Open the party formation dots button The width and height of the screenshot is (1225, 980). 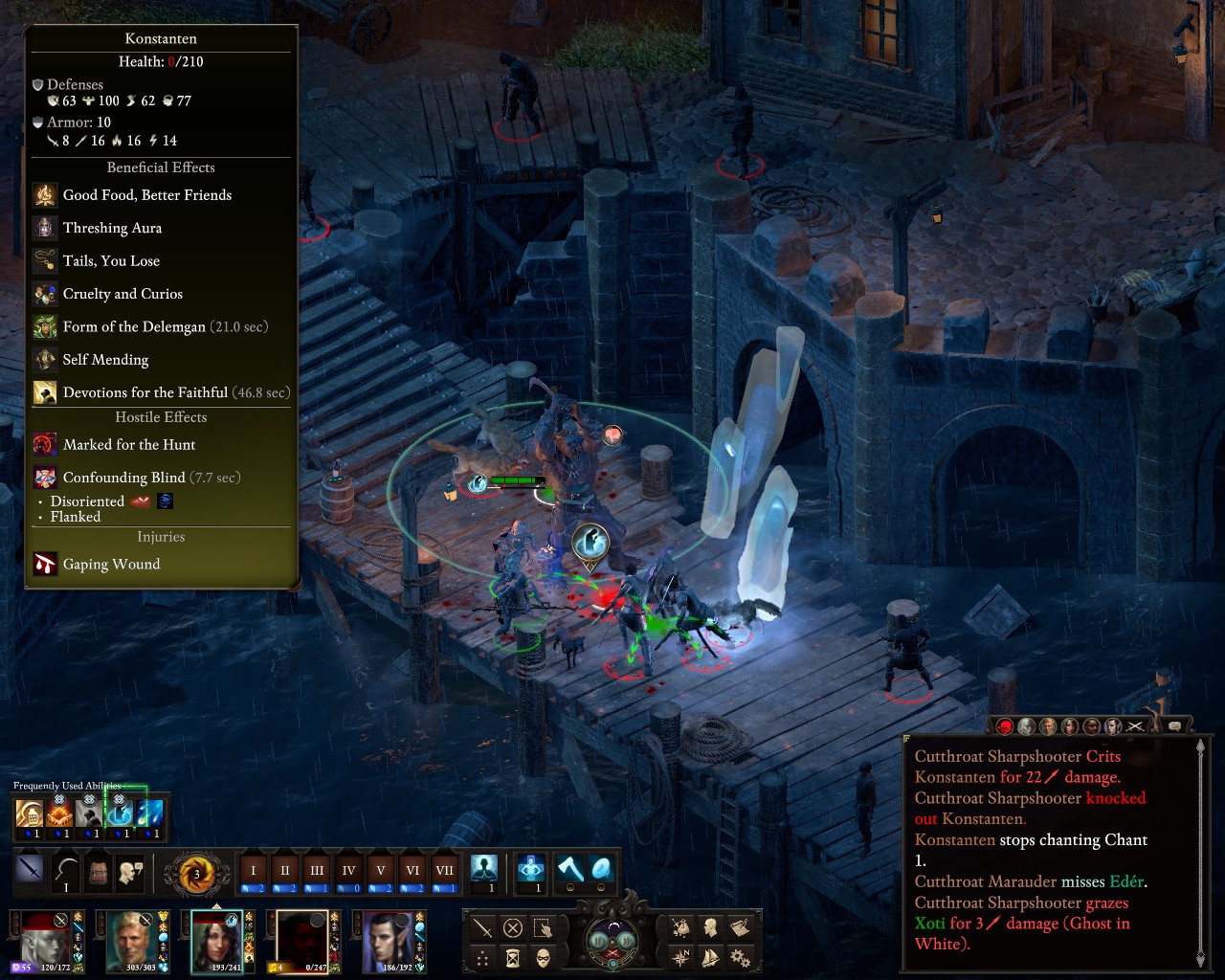pos(483,957)
